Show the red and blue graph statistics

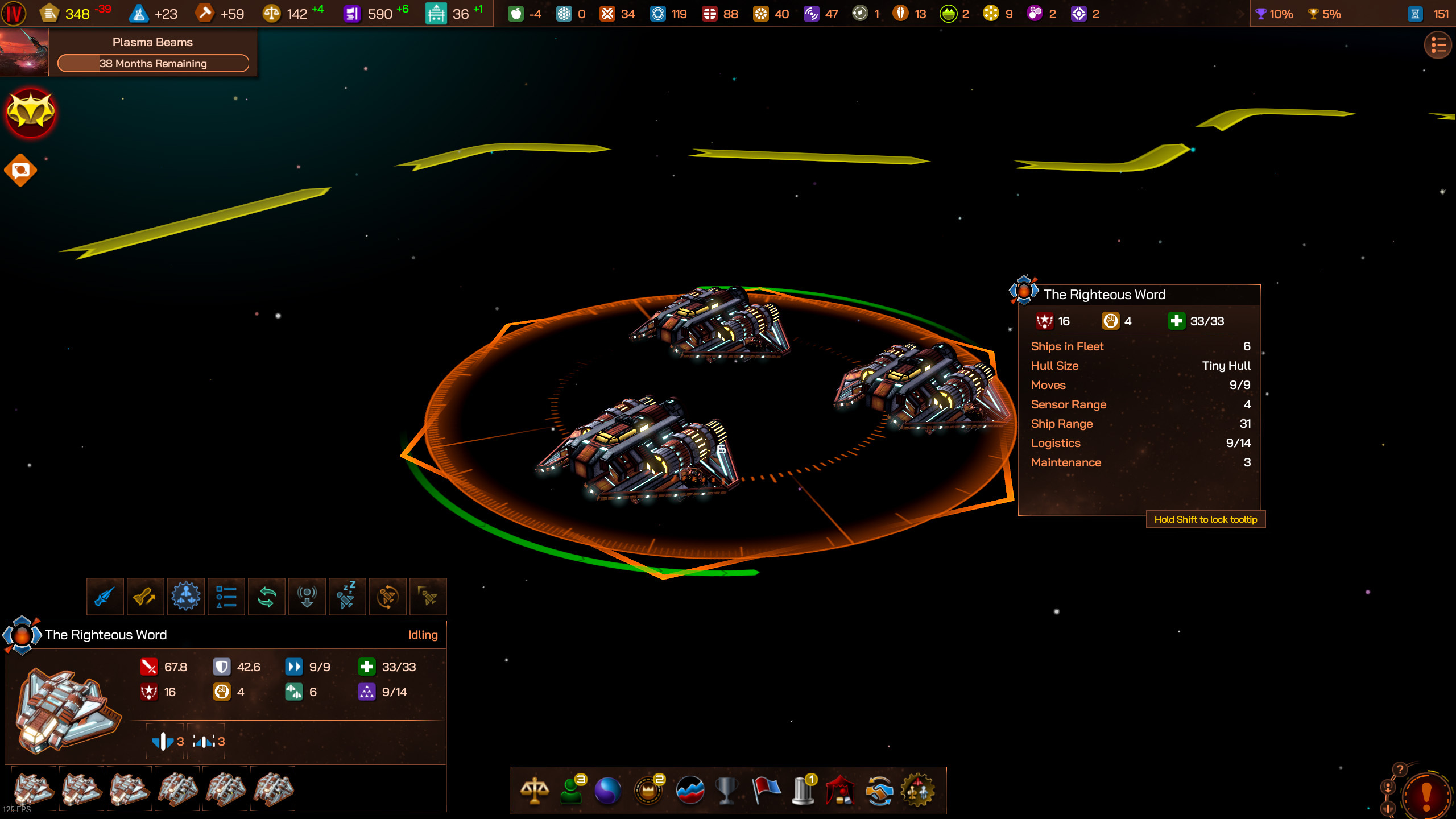[x=690, y=791]
